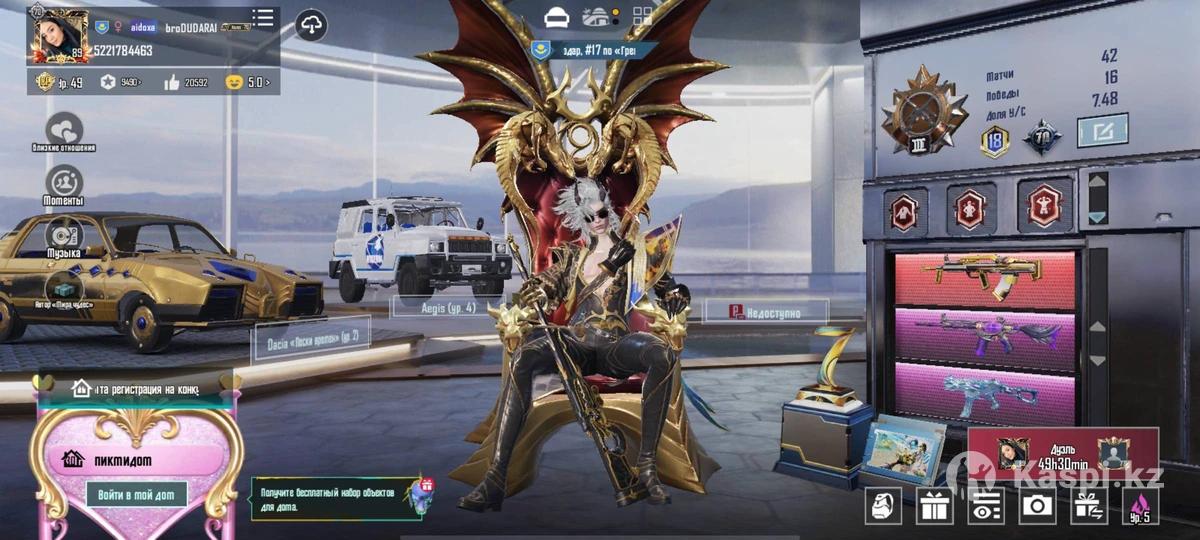Click the «Войти в мой дом» button
The image size is (1200, 540).
point(136,494)
